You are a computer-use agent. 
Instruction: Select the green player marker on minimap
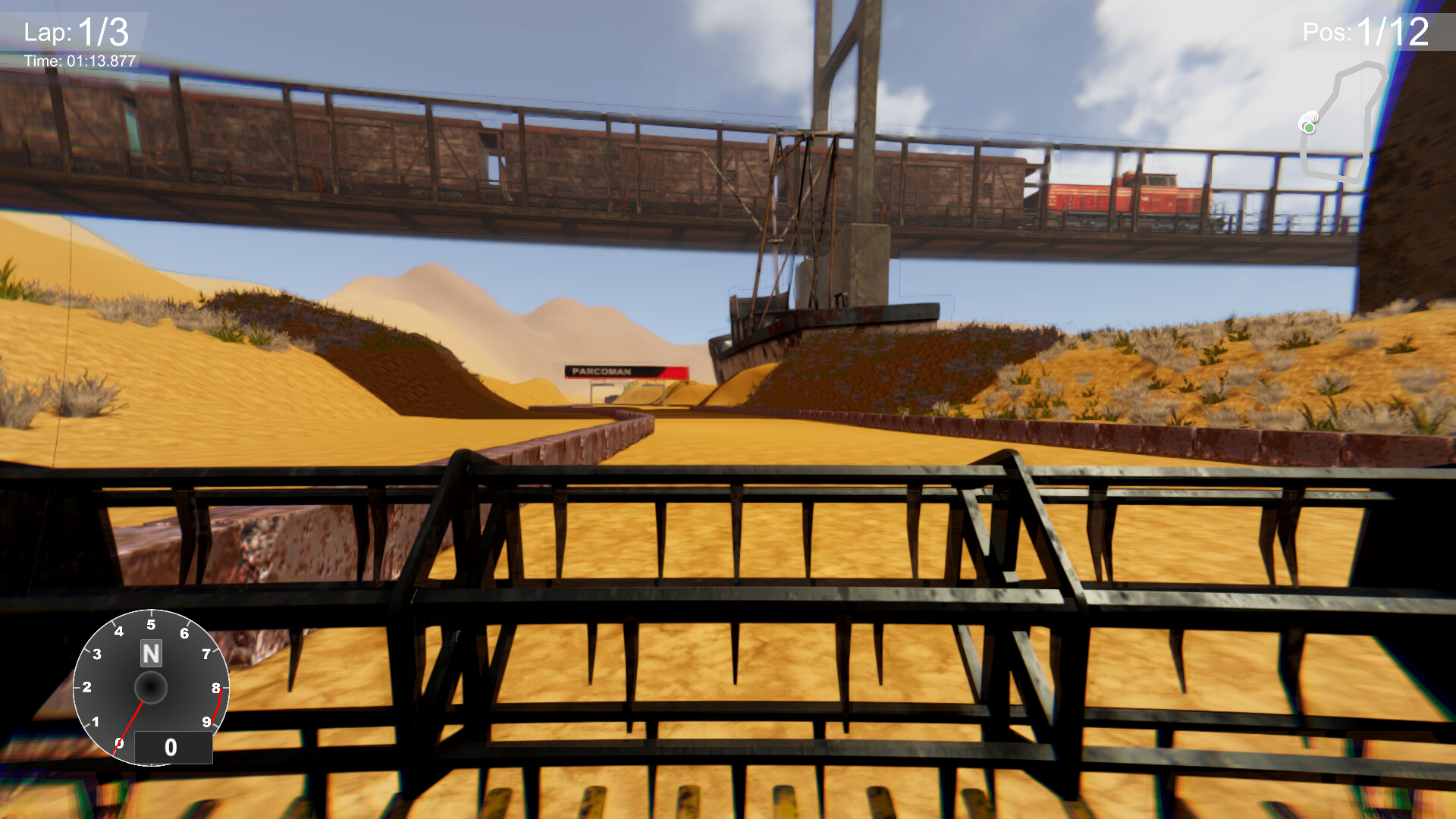(x=1310, y=127)
